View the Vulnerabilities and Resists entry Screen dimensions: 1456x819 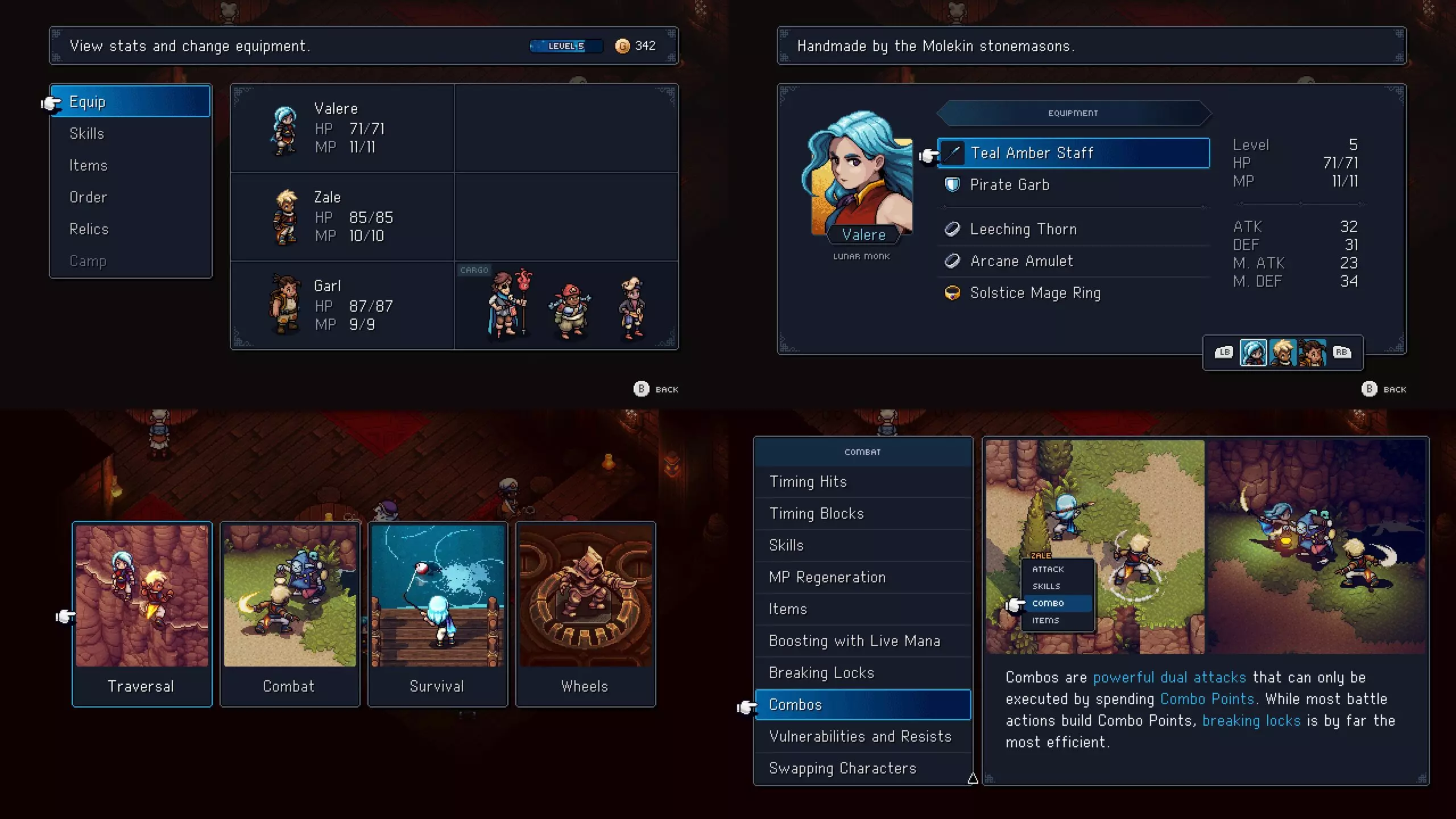(x=862, y=737)
